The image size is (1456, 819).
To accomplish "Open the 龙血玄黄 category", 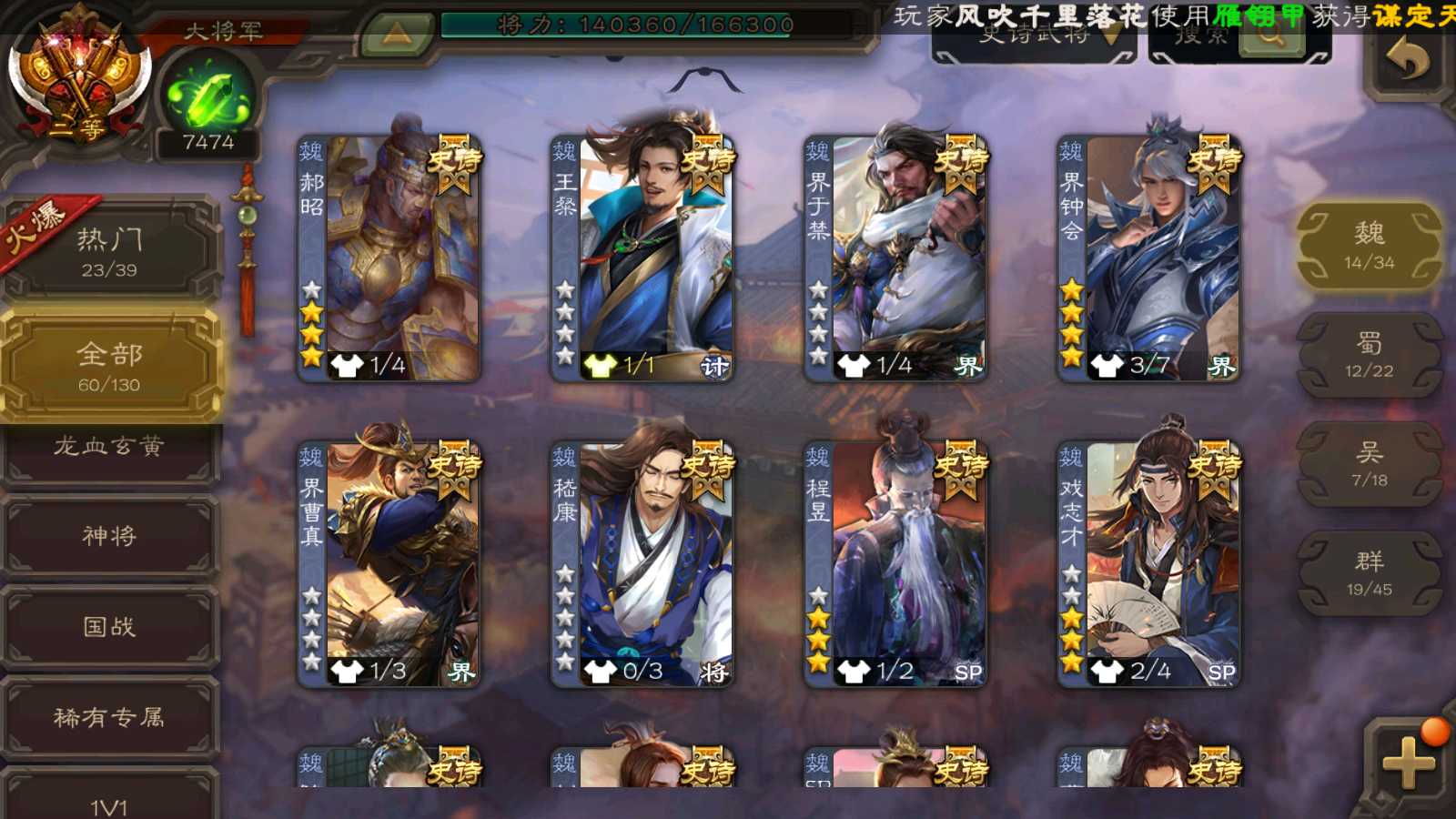I will [109, 447].
